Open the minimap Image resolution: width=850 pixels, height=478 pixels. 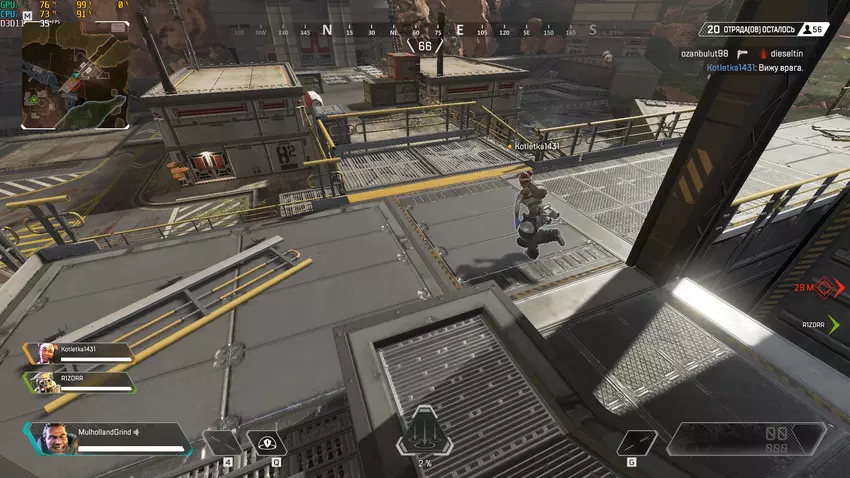75,75
